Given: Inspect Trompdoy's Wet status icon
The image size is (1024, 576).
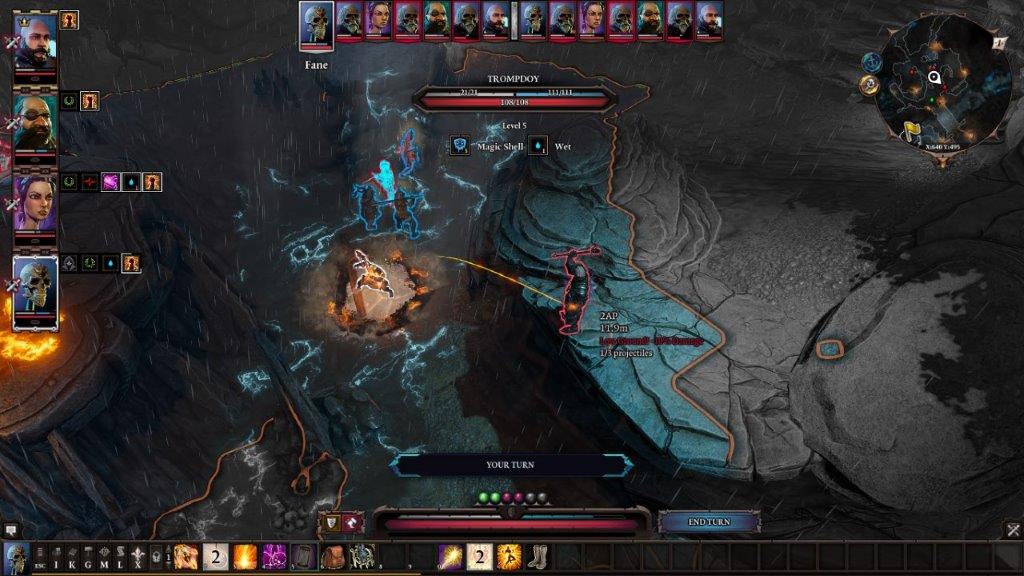Looking at the screenshot, I should [538, 146].
